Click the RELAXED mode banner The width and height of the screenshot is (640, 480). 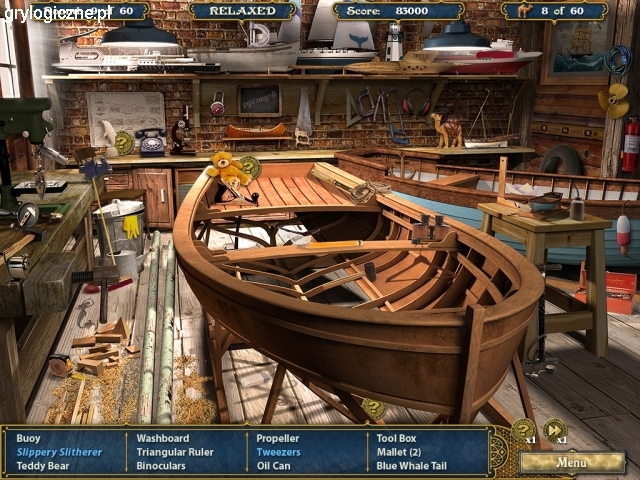click(x=242, y=11)
